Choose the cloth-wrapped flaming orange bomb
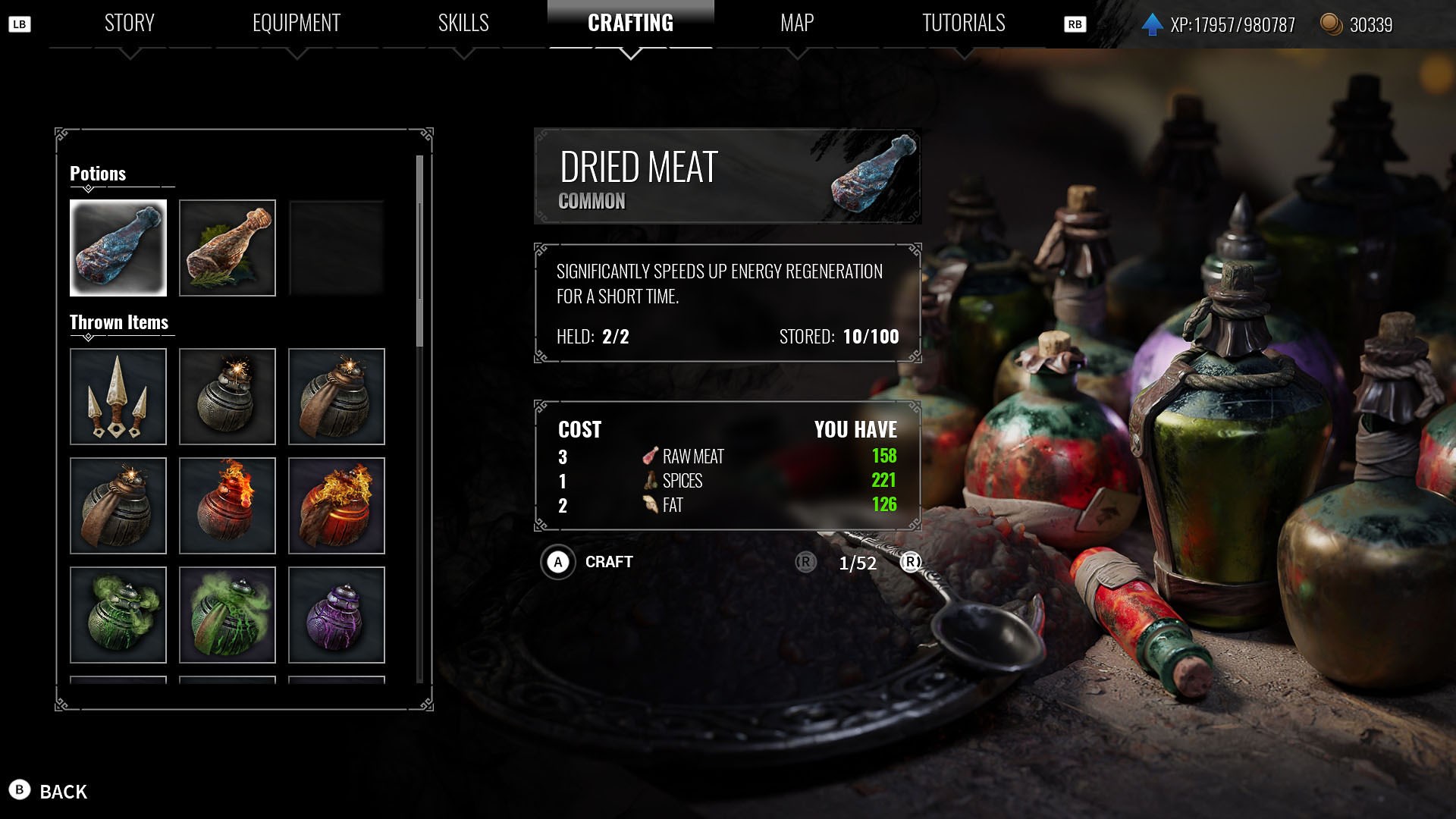Screen dimensions: 1456x819 337,506
